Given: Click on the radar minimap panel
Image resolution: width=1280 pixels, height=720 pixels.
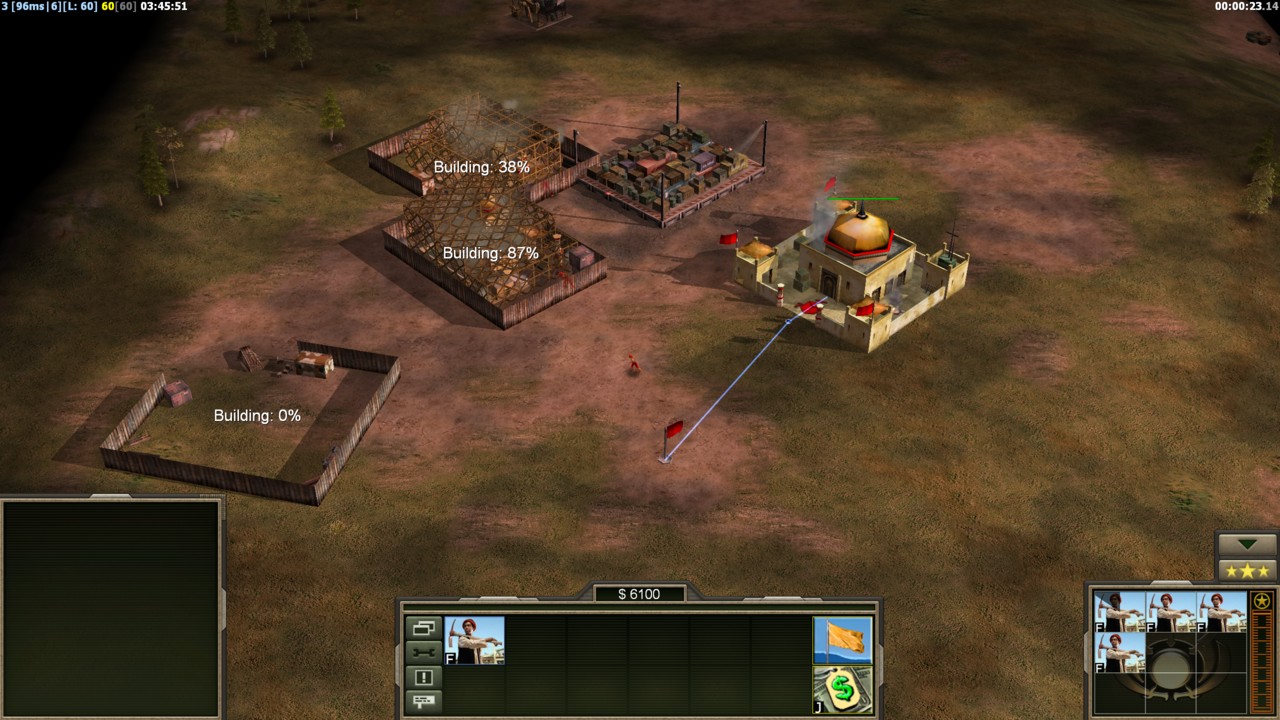Looking at the screenshot, I should click(x=110, y=606).
